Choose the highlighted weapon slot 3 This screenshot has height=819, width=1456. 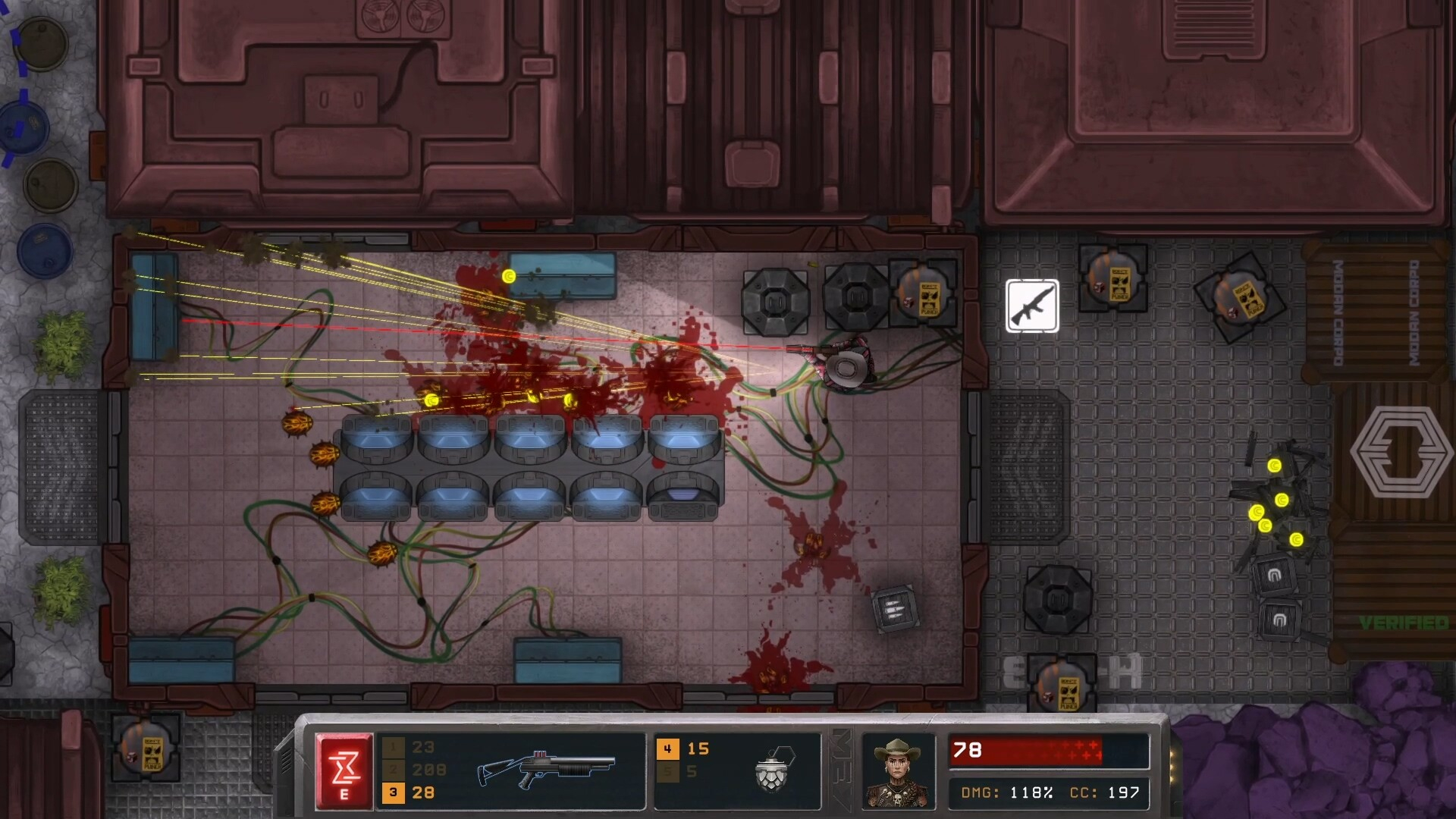pyautogui.click(x=394, y=792)
